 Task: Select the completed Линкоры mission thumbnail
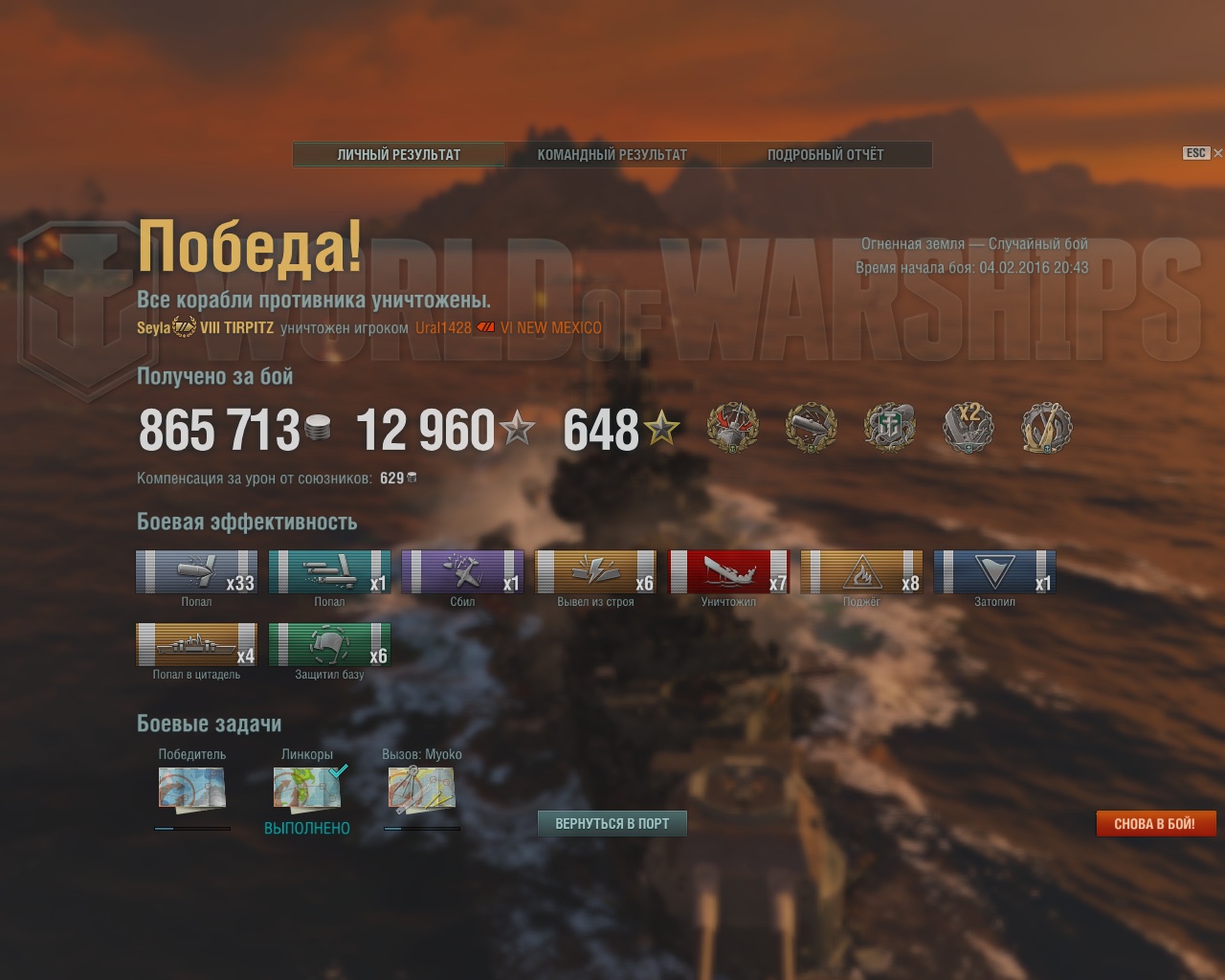[x=307, y=790]
